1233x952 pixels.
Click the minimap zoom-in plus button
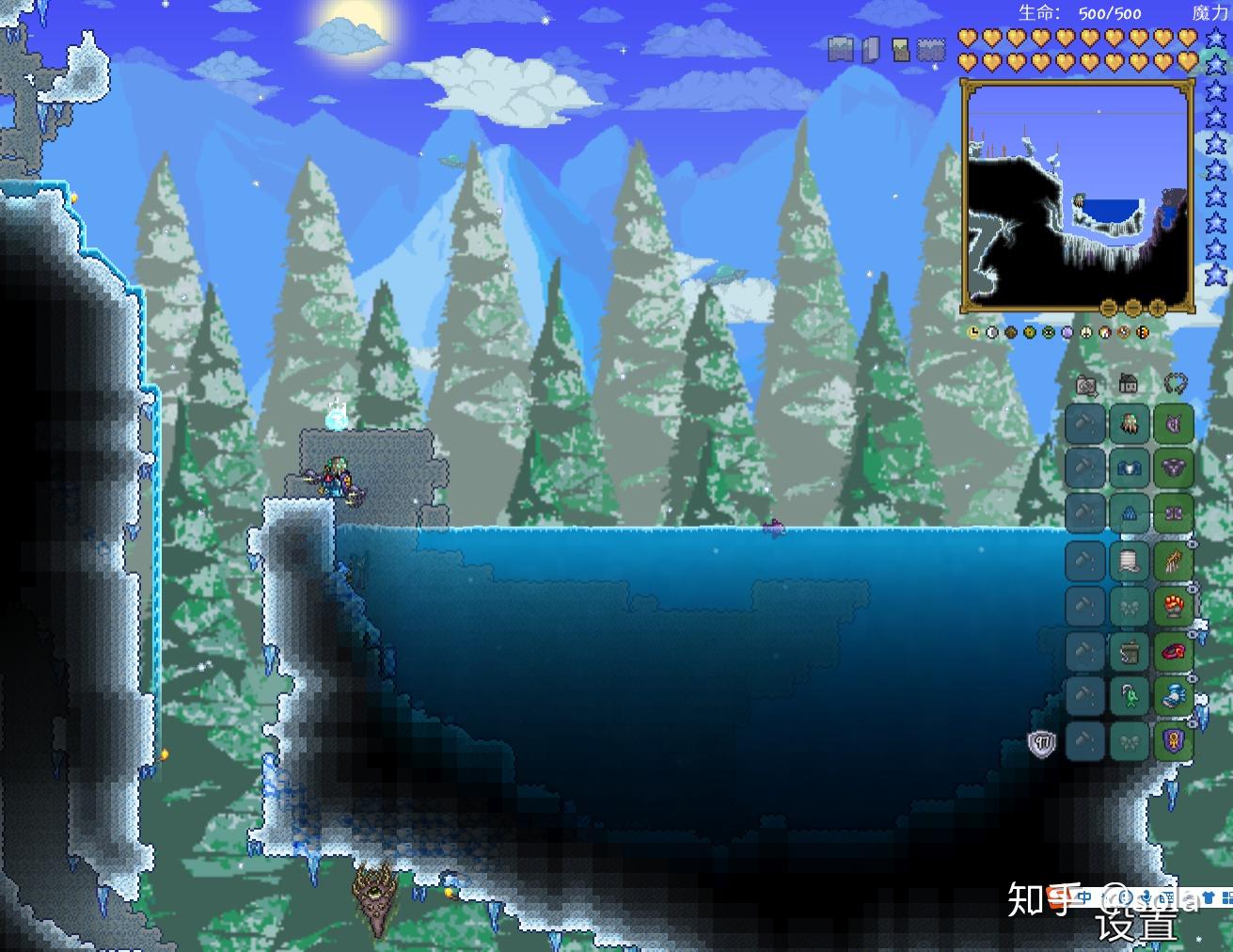[1157, 308]
